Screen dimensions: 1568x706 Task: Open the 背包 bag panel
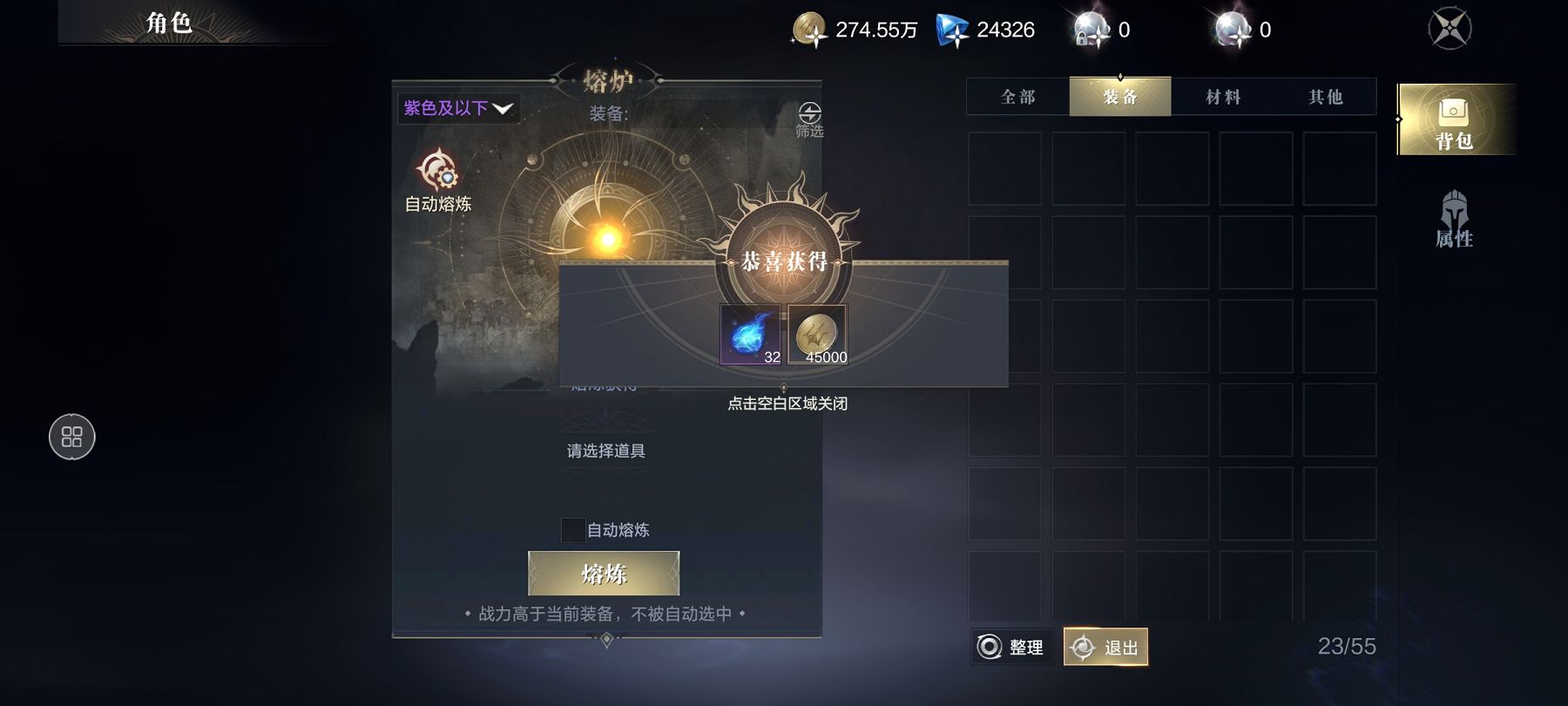(1454, 120)
